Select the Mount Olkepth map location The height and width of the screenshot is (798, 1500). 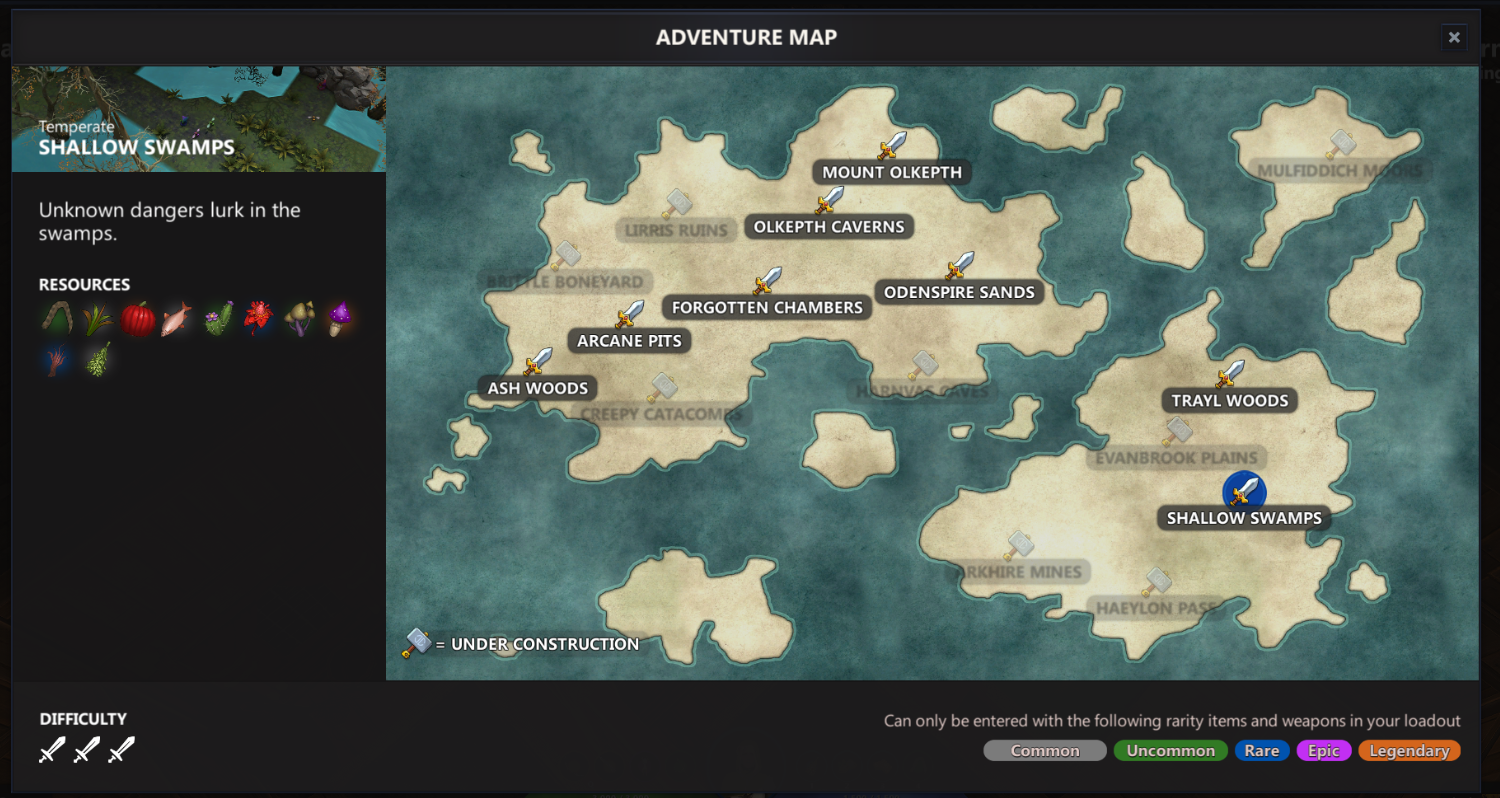click(891, 172)
